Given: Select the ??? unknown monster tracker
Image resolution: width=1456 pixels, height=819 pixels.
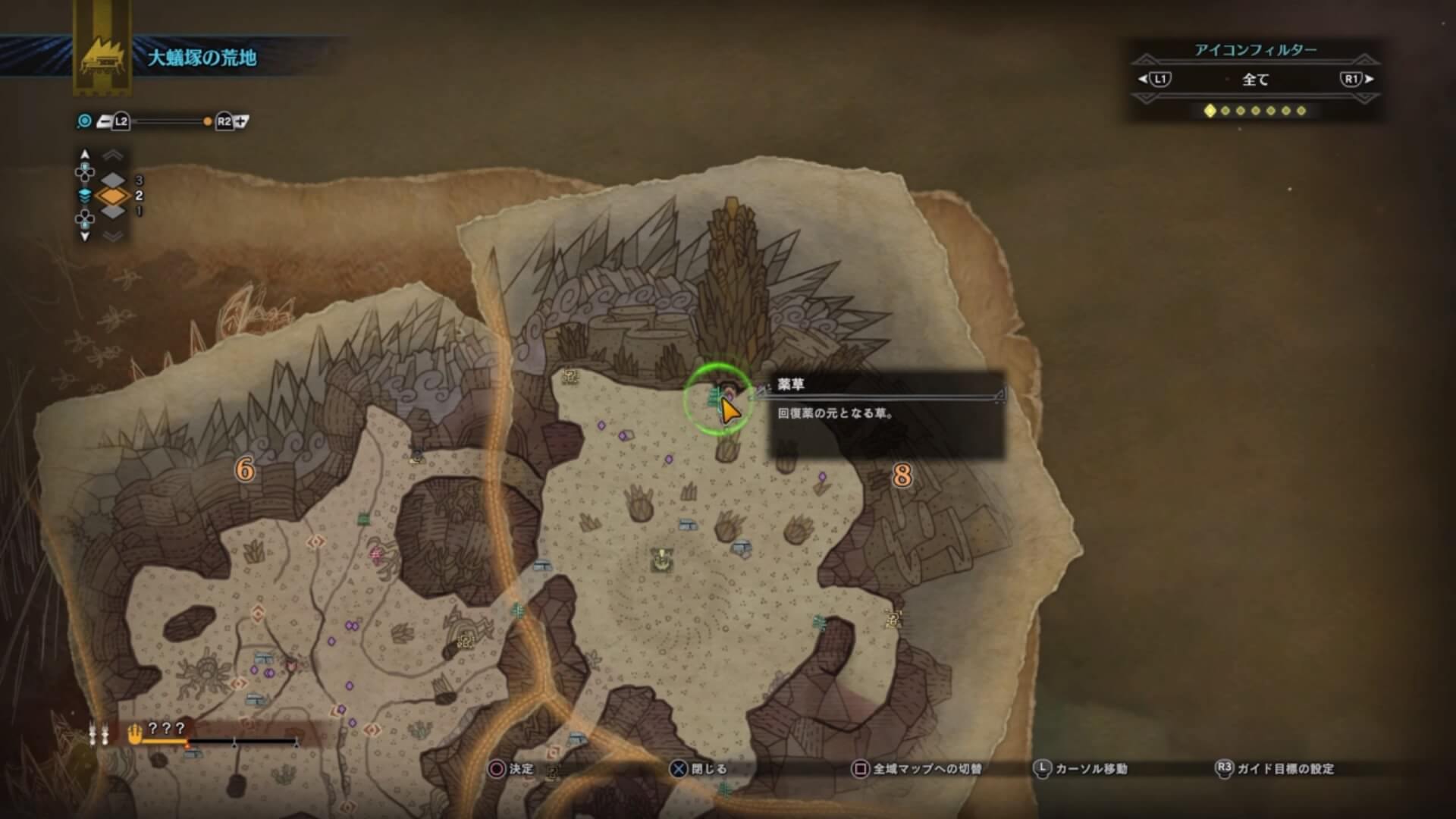Looking at the screenshot, I should (166, 729).
